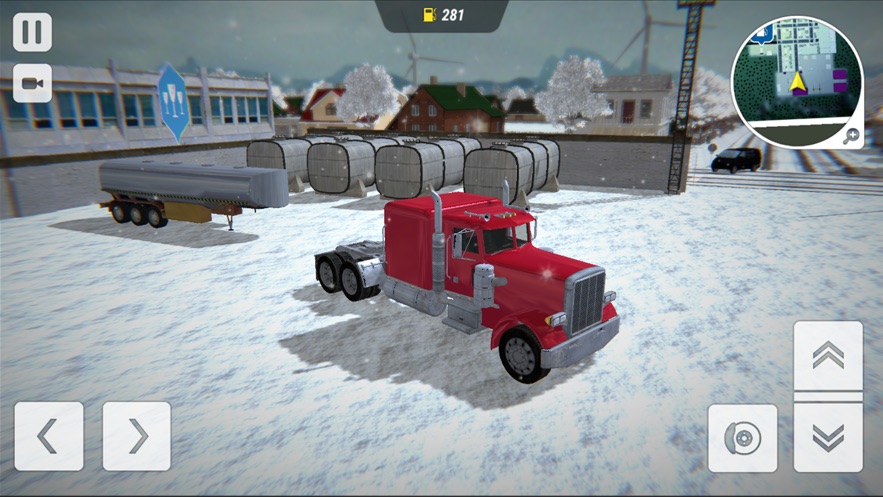Steer the truck right
883x497 pixels.
(137, 436)
